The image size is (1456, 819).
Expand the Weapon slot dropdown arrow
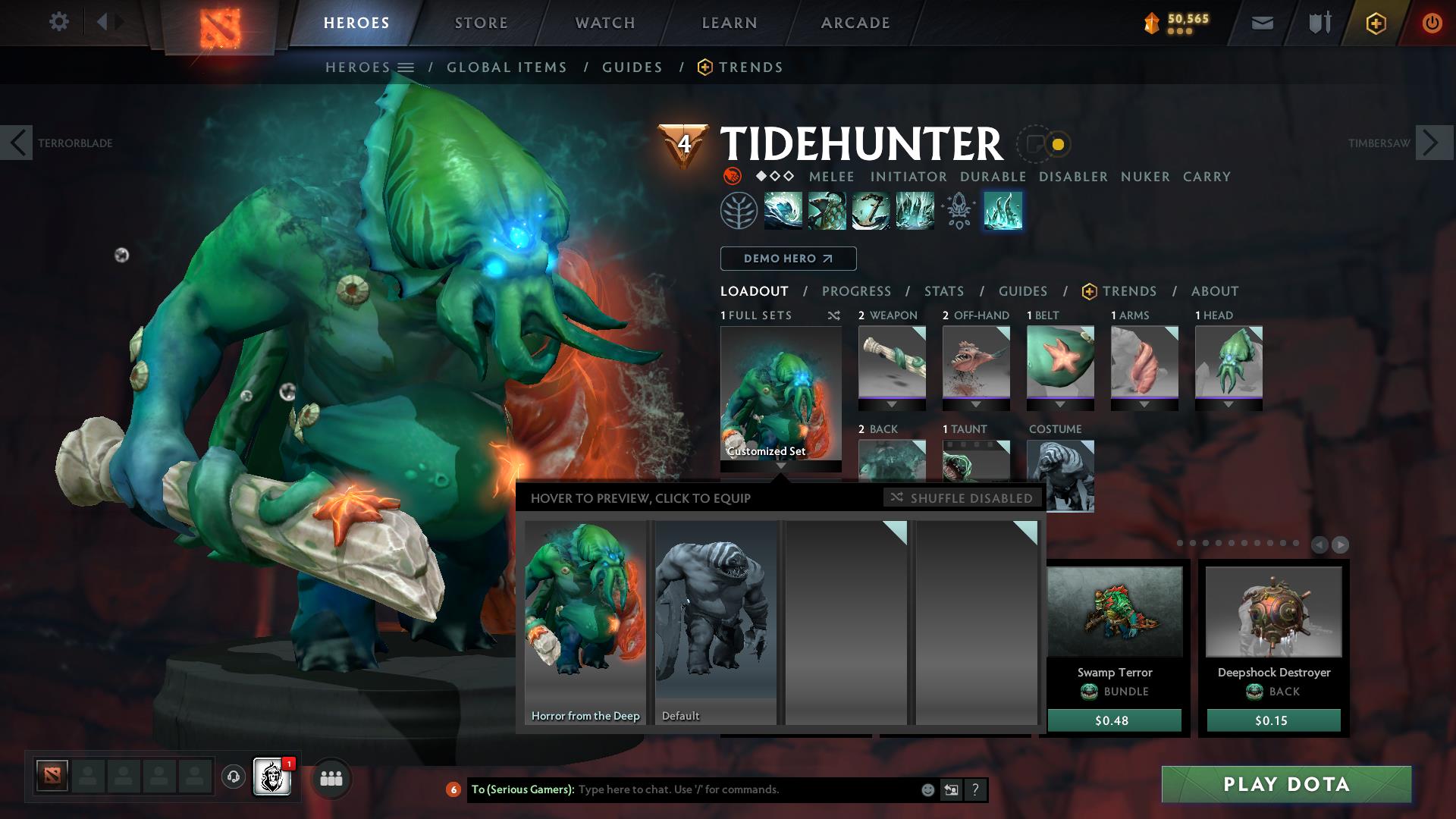click(892, 404)
